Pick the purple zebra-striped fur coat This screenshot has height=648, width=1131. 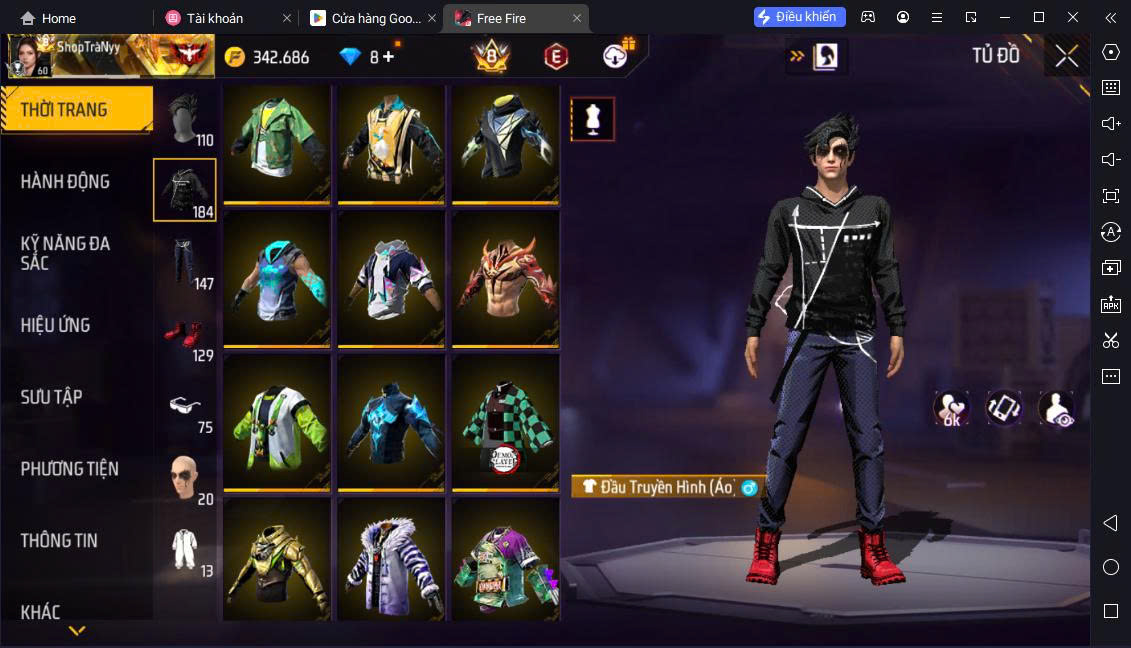tap(391, 560)
